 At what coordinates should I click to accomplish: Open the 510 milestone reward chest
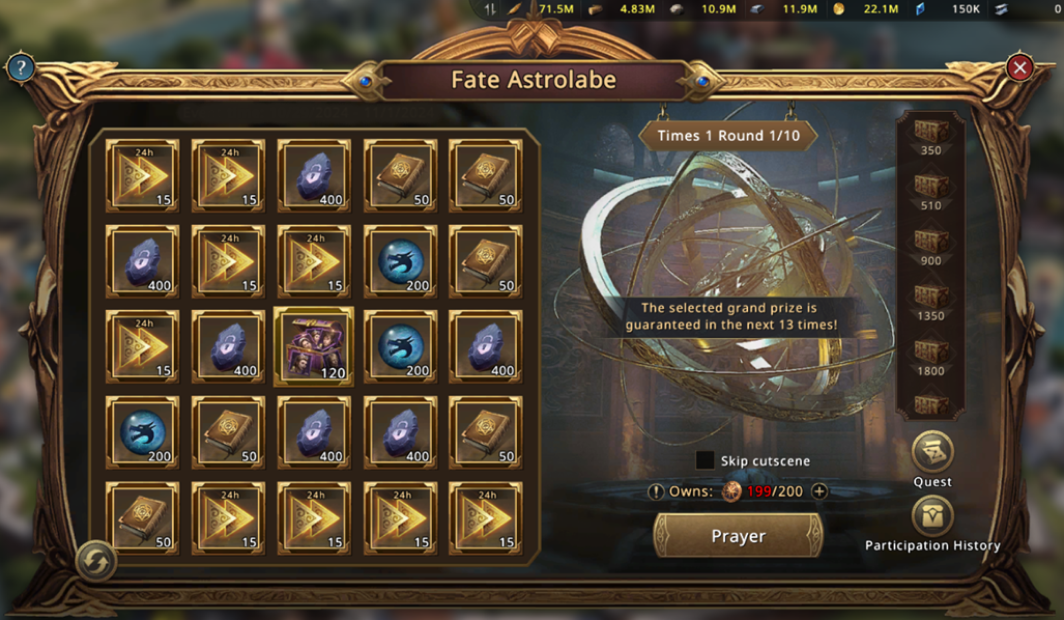pos(931,186)
